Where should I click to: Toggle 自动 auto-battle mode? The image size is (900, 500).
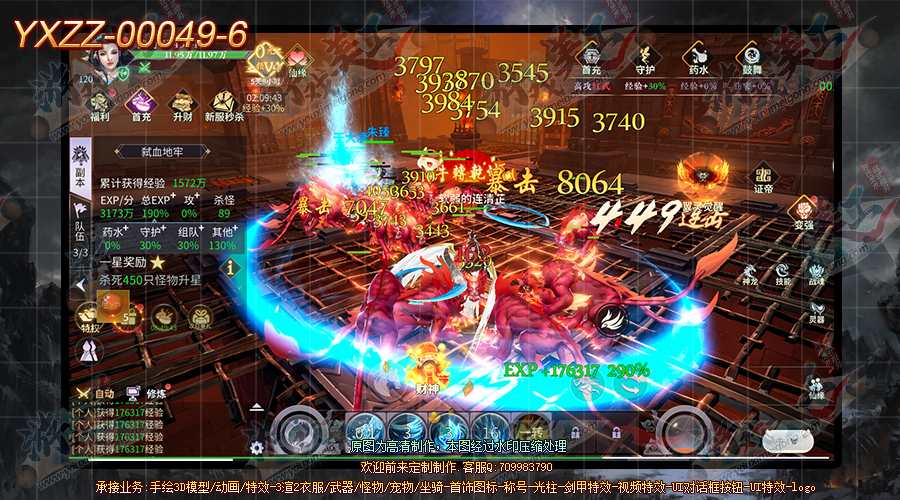pos(99,394)
